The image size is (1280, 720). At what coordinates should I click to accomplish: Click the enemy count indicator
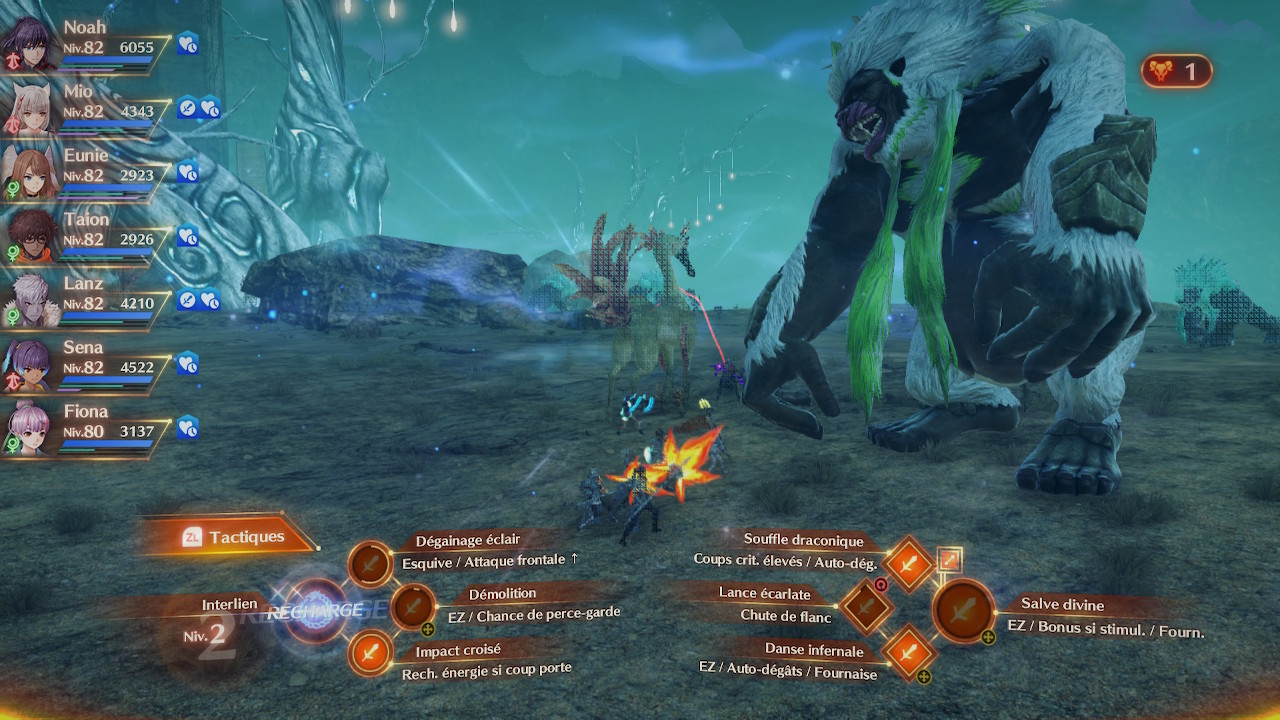(1176, 71)
